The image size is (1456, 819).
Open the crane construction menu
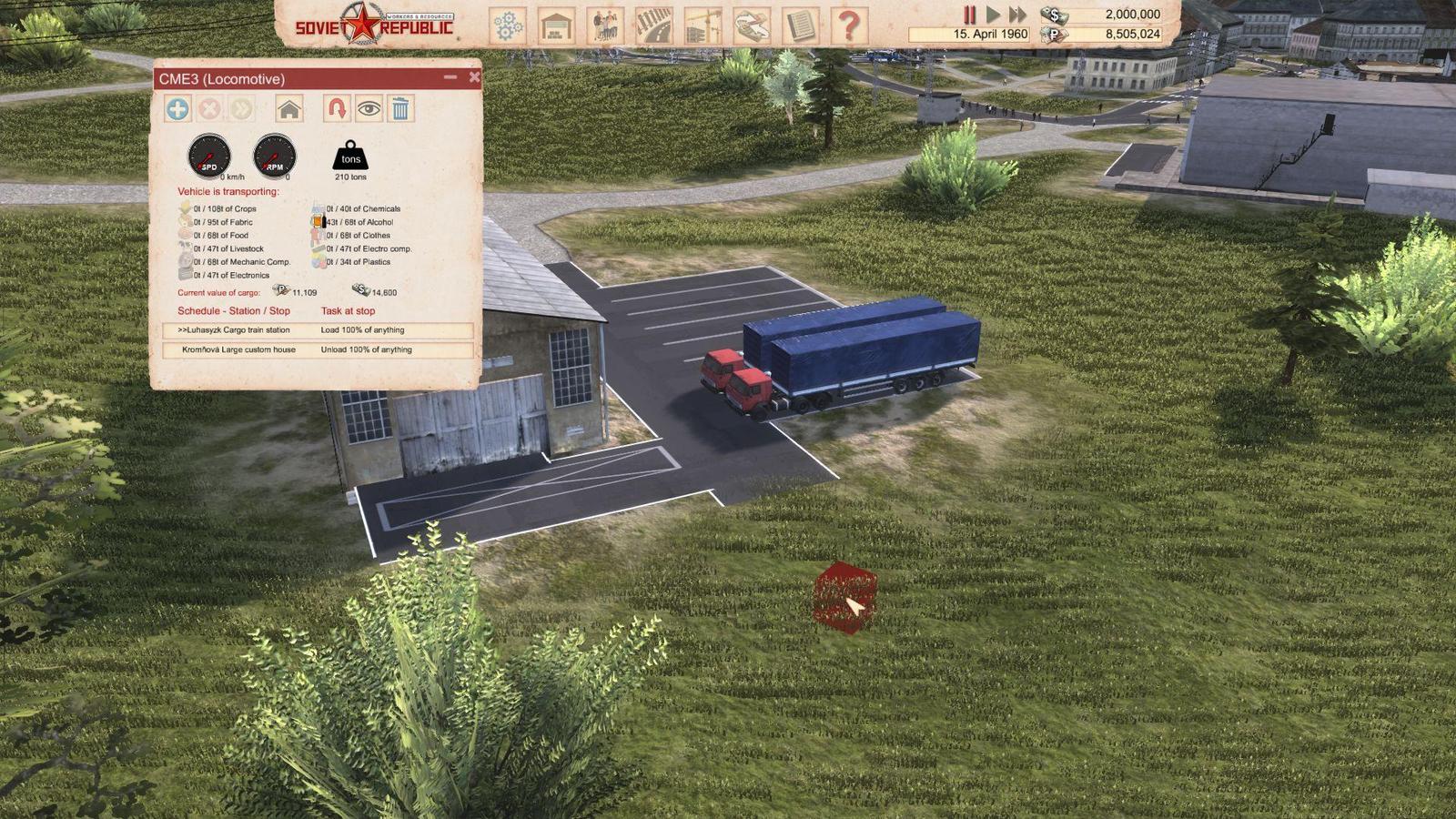coord(703,25)
